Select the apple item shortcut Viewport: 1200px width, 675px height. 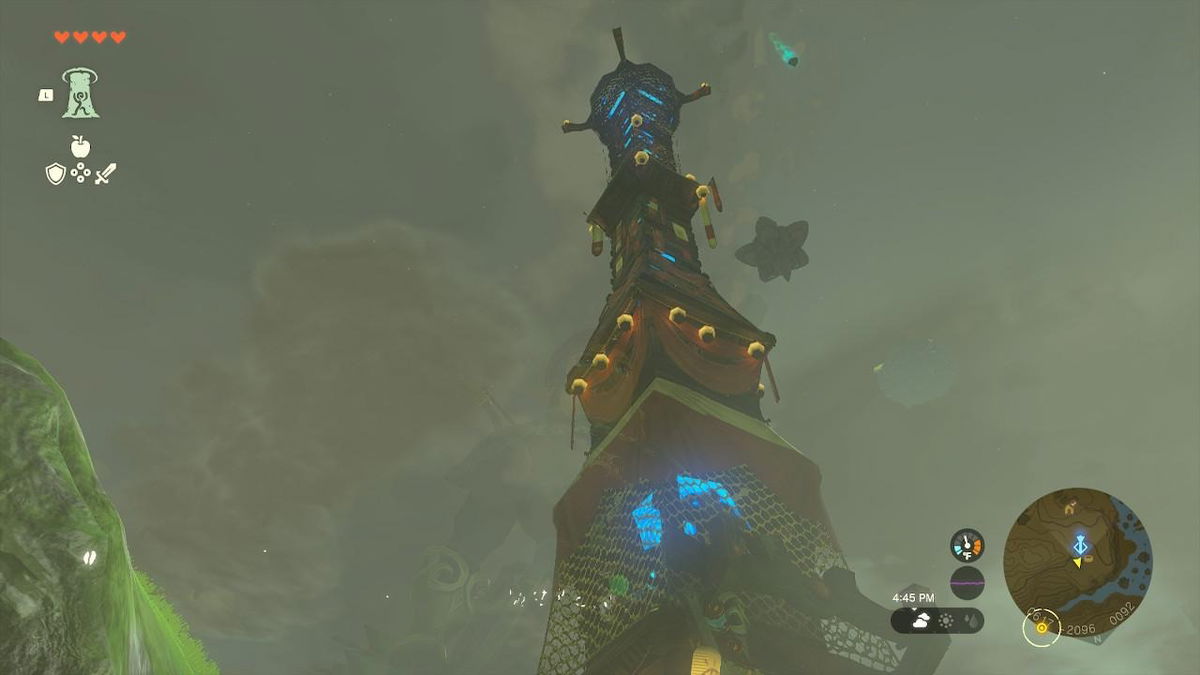(80, 146)
